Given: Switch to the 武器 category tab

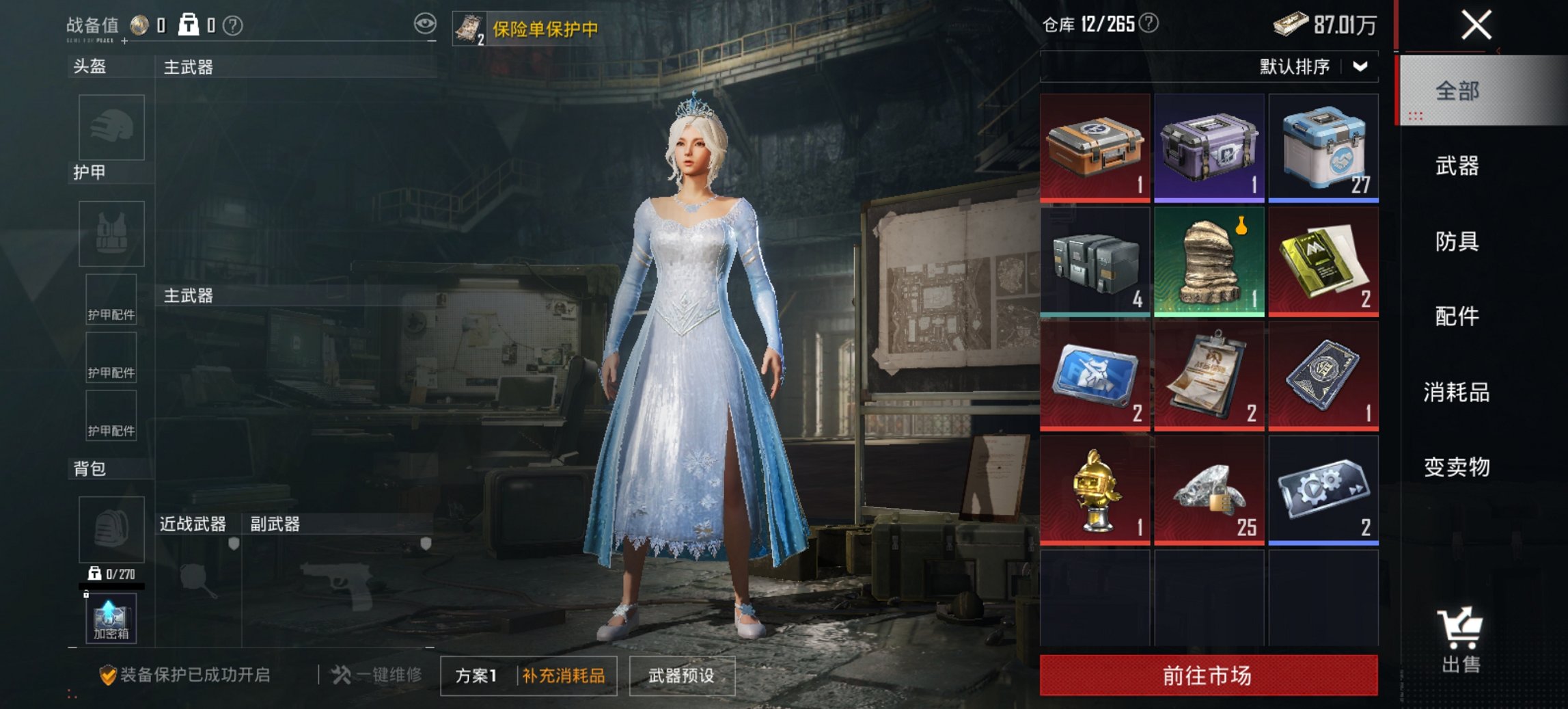Looking at the screenshot, I should click(1457, 168).
